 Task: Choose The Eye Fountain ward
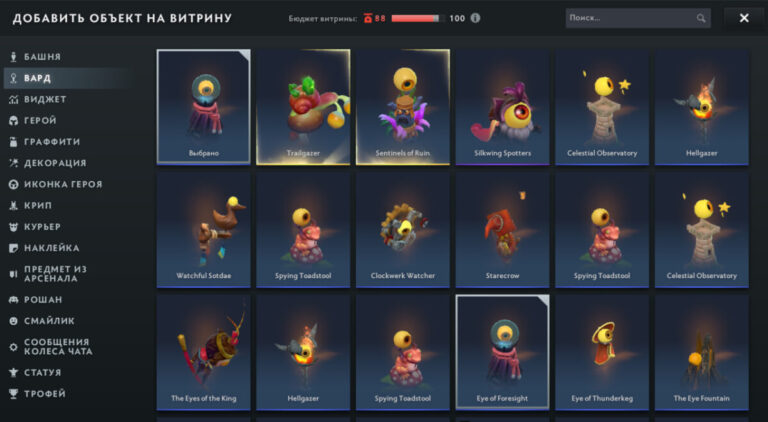701,352
